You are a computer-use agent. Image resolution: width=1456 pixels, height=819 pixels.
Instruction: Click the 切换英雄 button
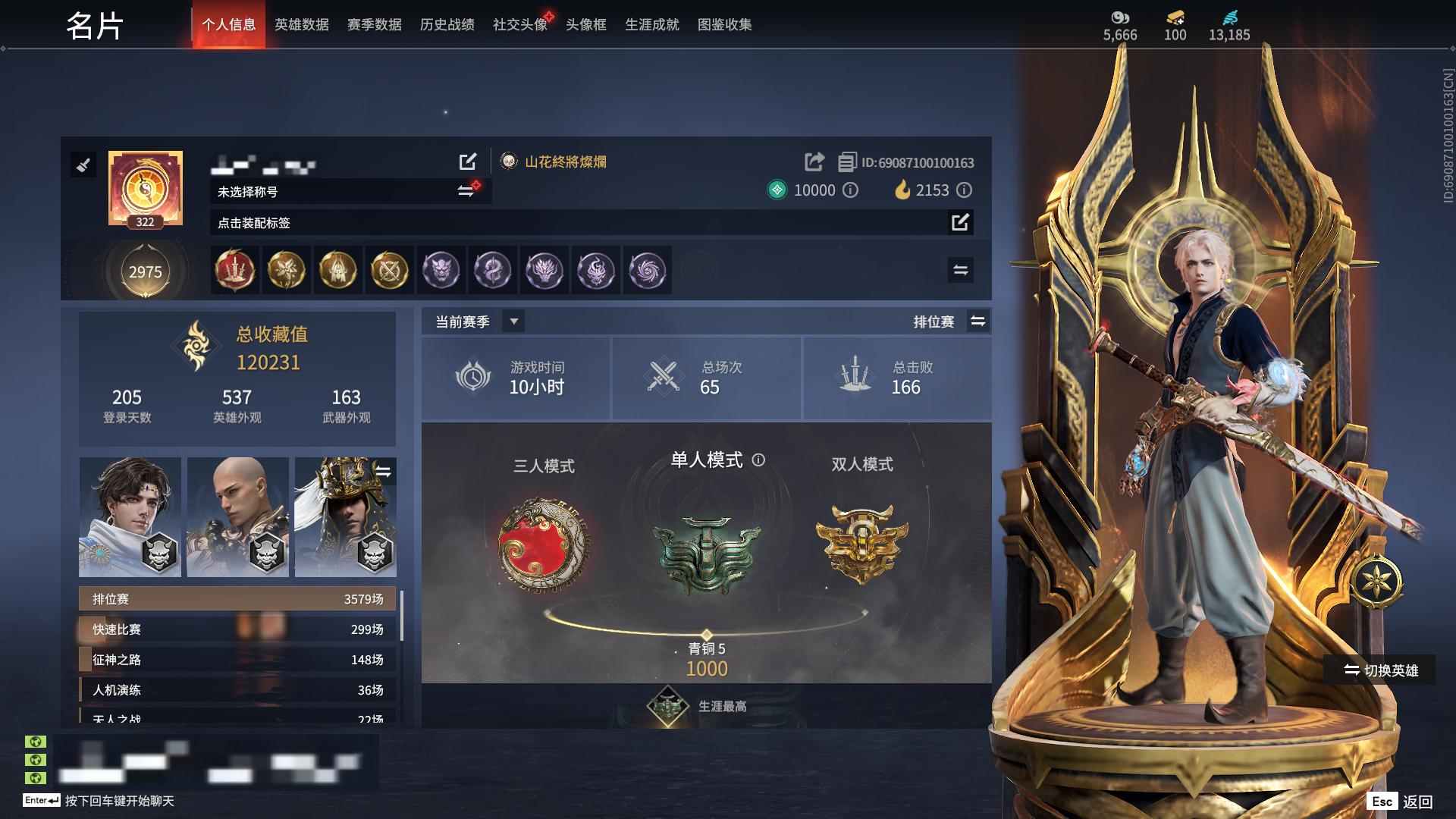coord(1377,670)
